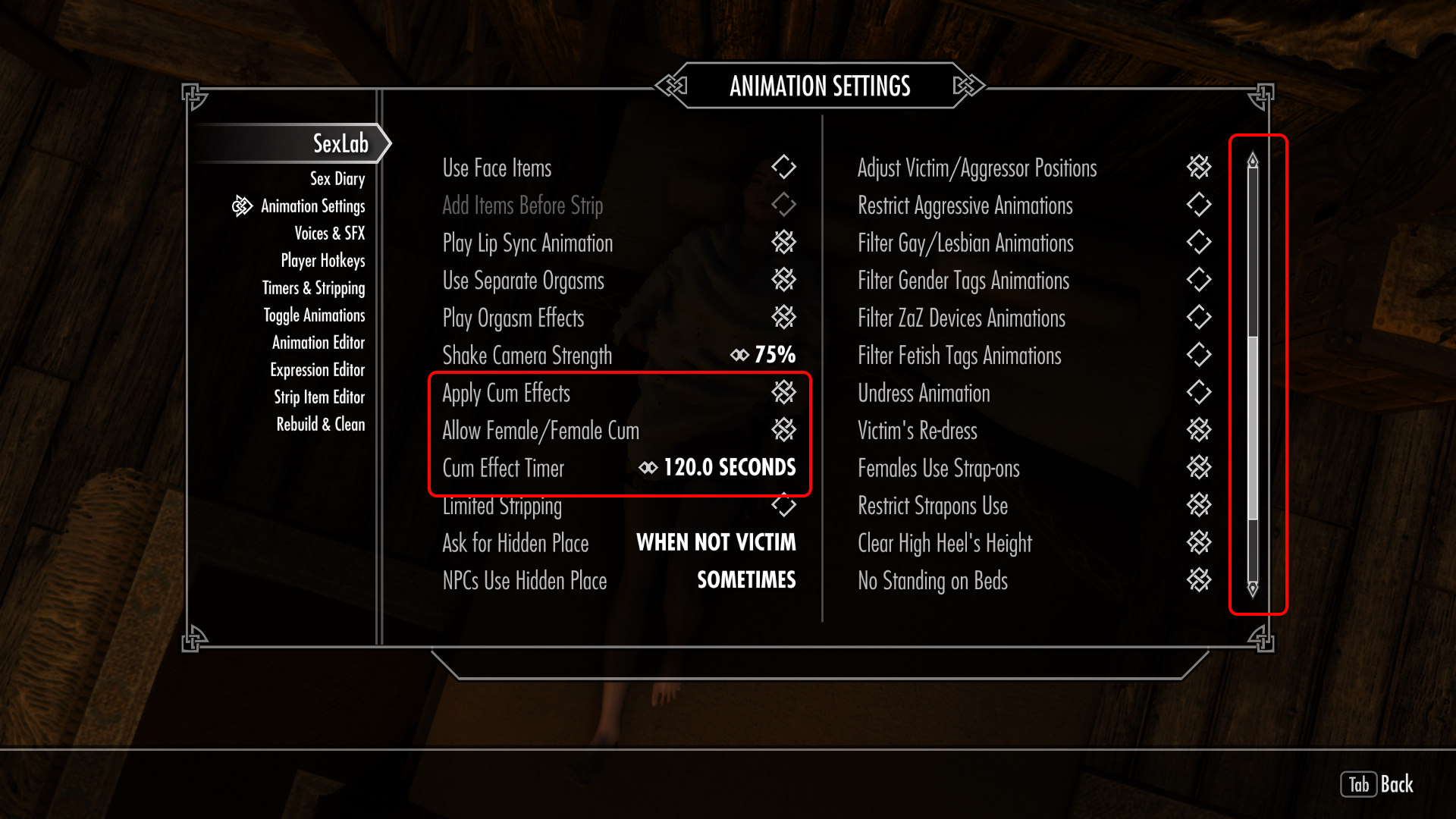This screenshot has width=1456, height=819.
Task: Enable Filter Gay/Lesbian Animations
Action: click(x=1198, y=243)
